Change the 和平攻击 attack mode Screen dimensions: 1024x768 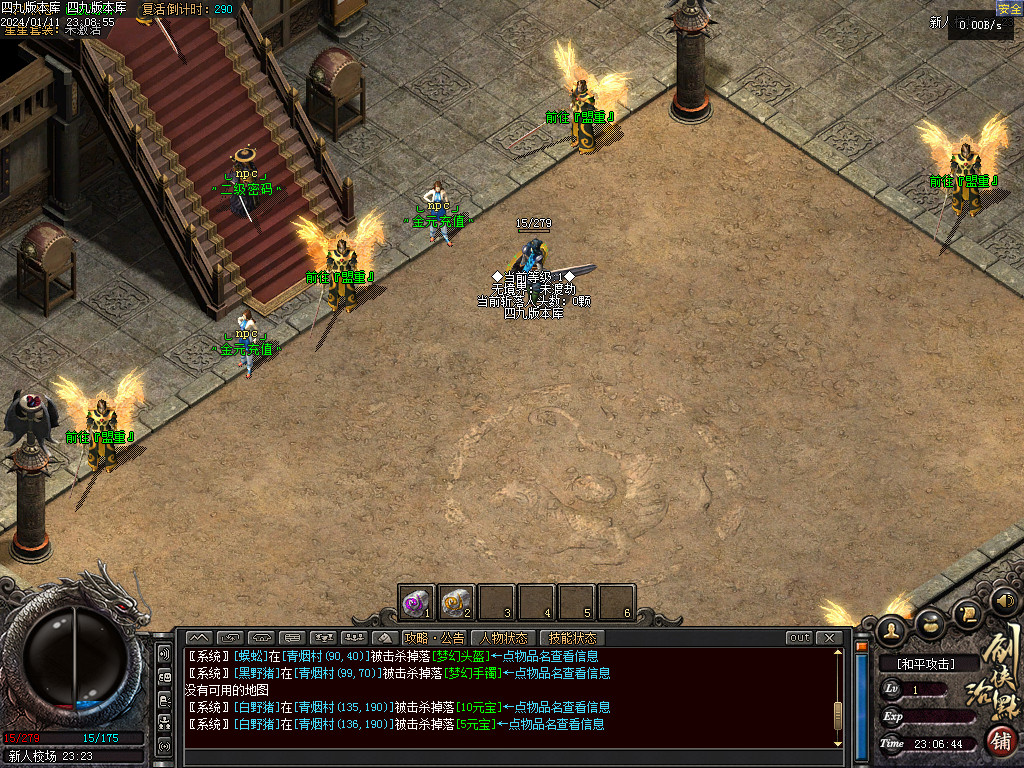[926, 664]
